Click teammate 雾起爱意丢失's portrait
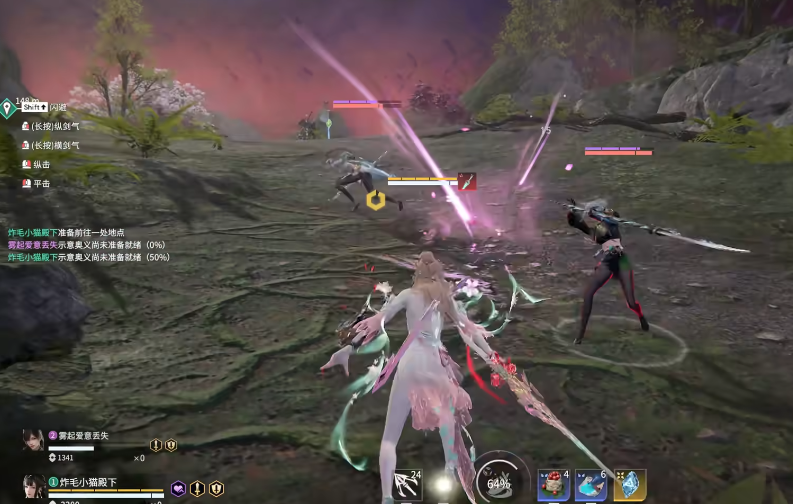The width and height of the screenshot is (793, 504). tap(34, 441)
